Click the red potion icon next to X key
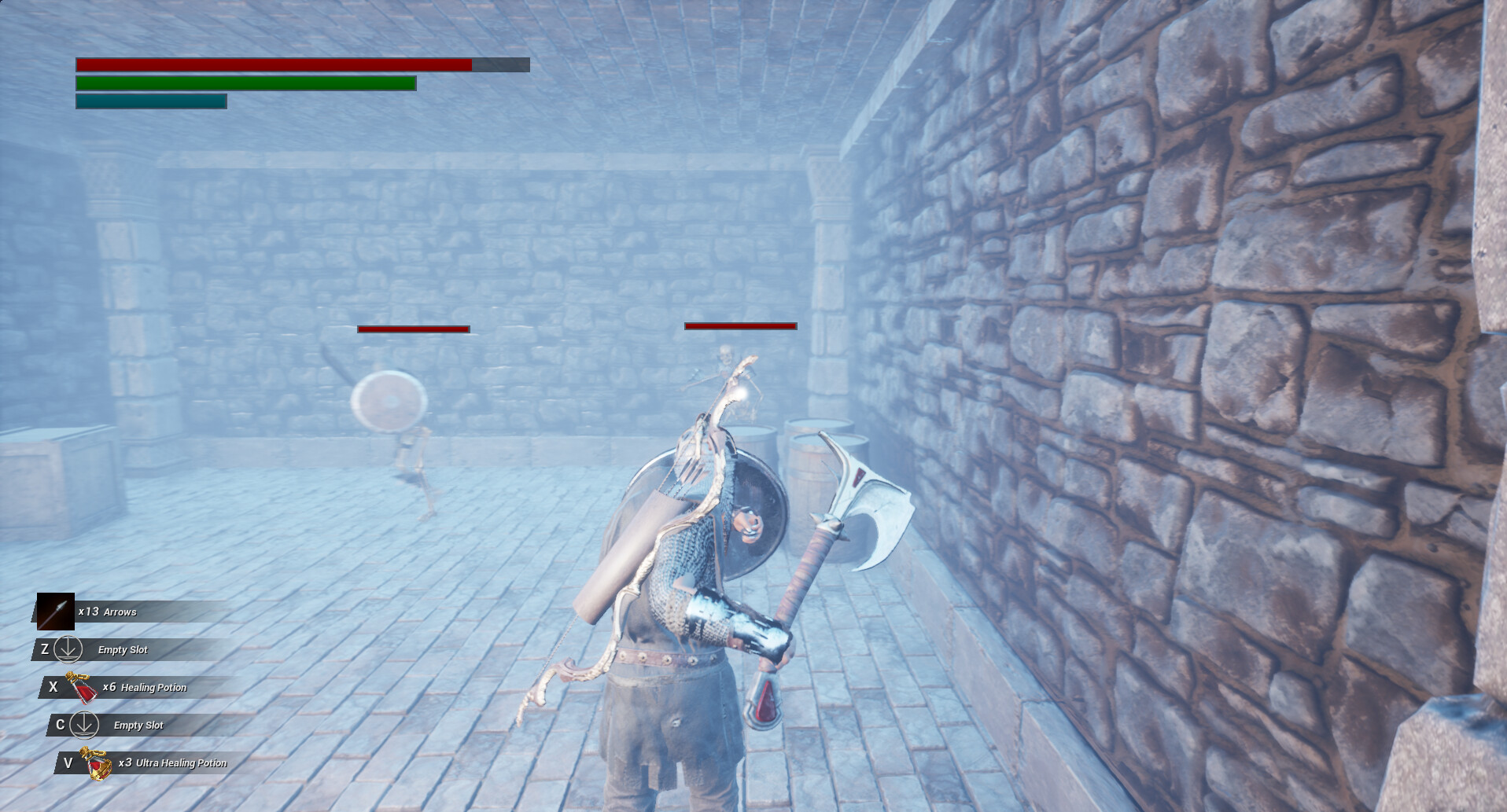1507x812 pixels. point(83,687)
